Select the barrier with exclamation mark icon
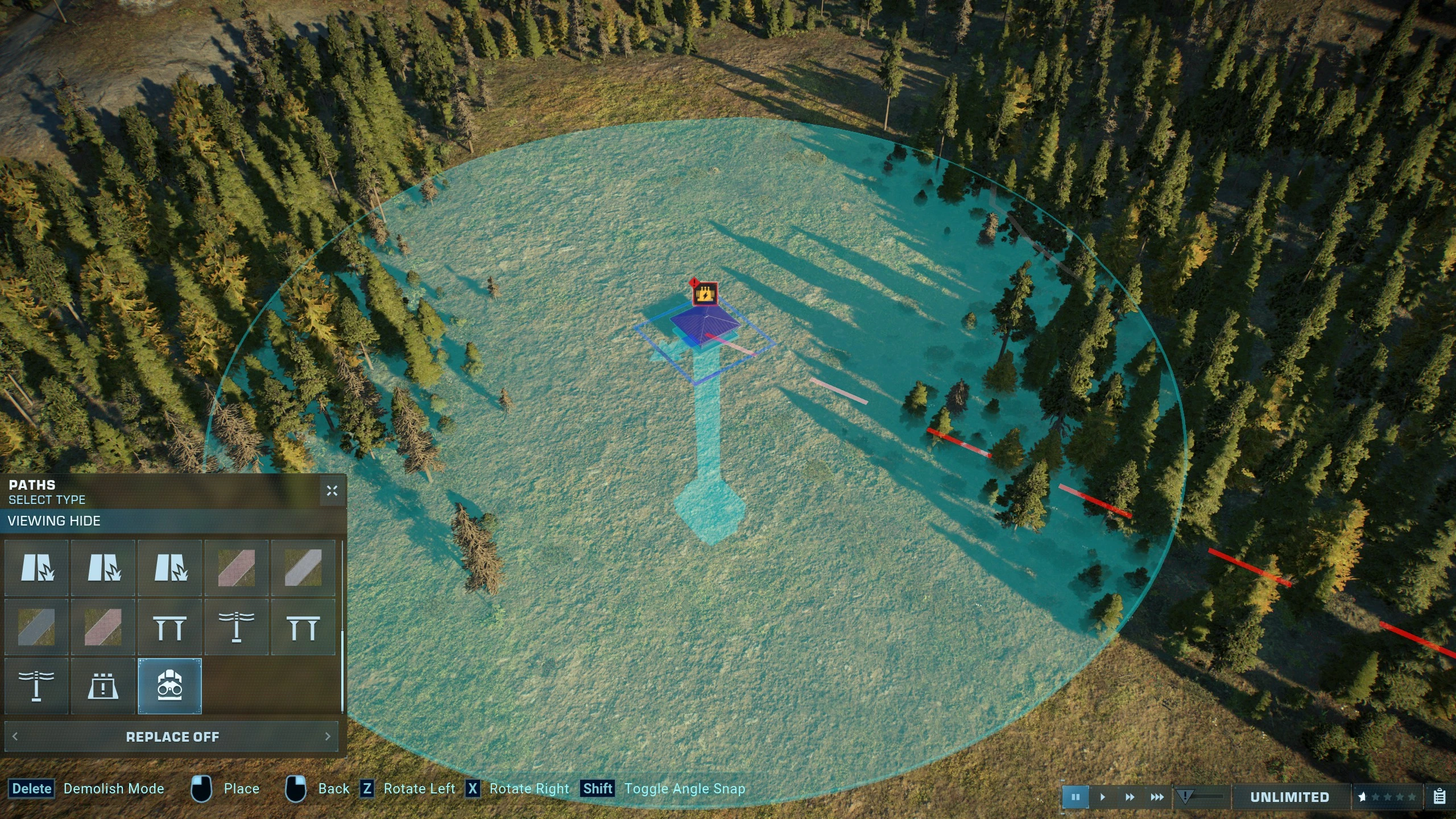Image resolution: width=1456 pixels, height=819 pixels. tap(103, 686)
